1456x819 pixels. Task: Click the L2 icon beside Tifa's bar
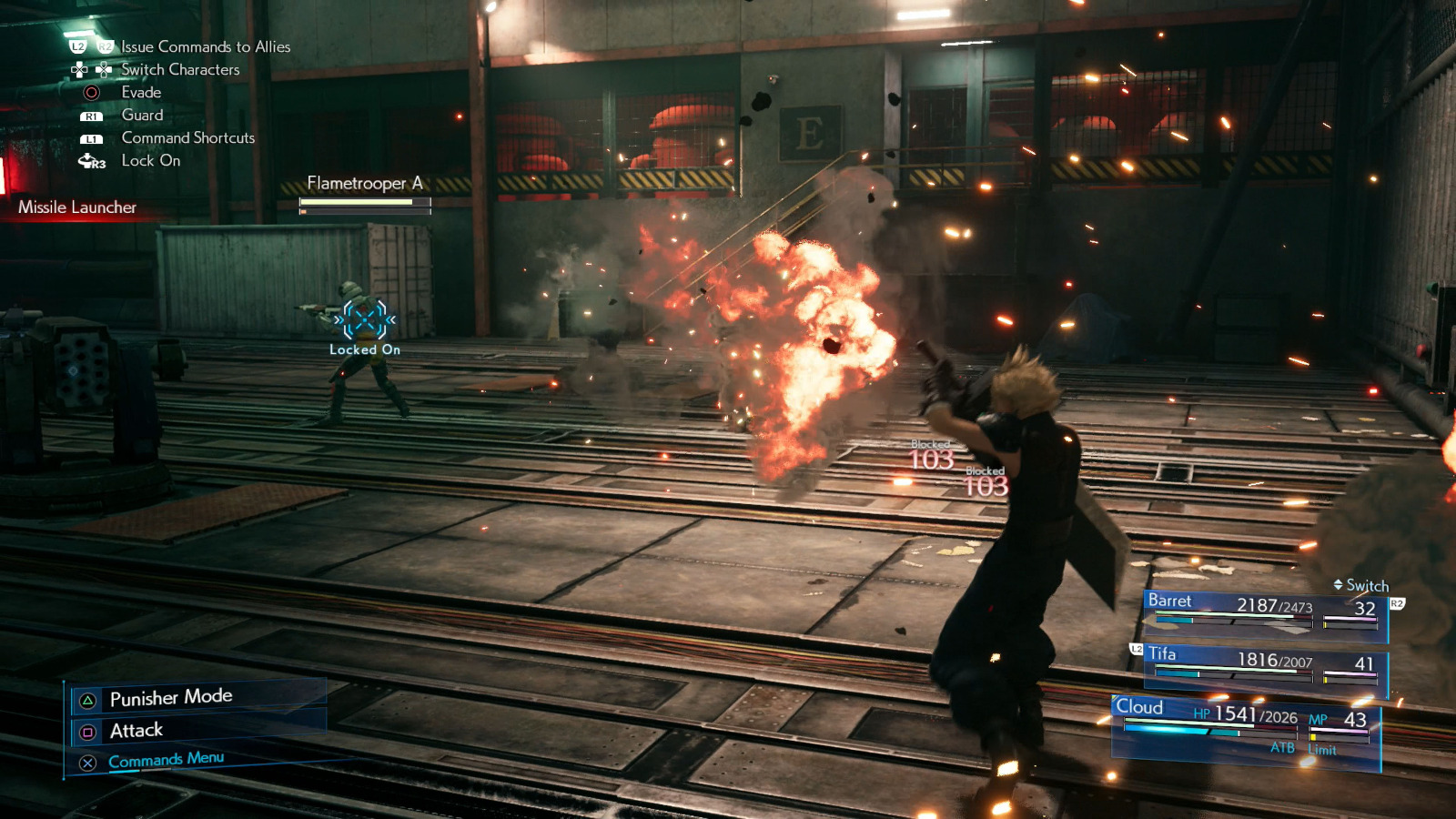(x=1137, y=650)
